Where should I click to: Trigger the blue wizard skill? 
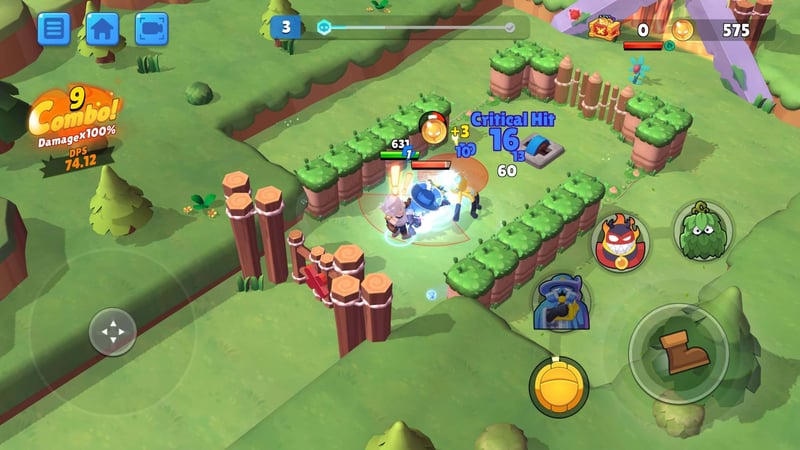pyautogui.click(x=558, y=301)
